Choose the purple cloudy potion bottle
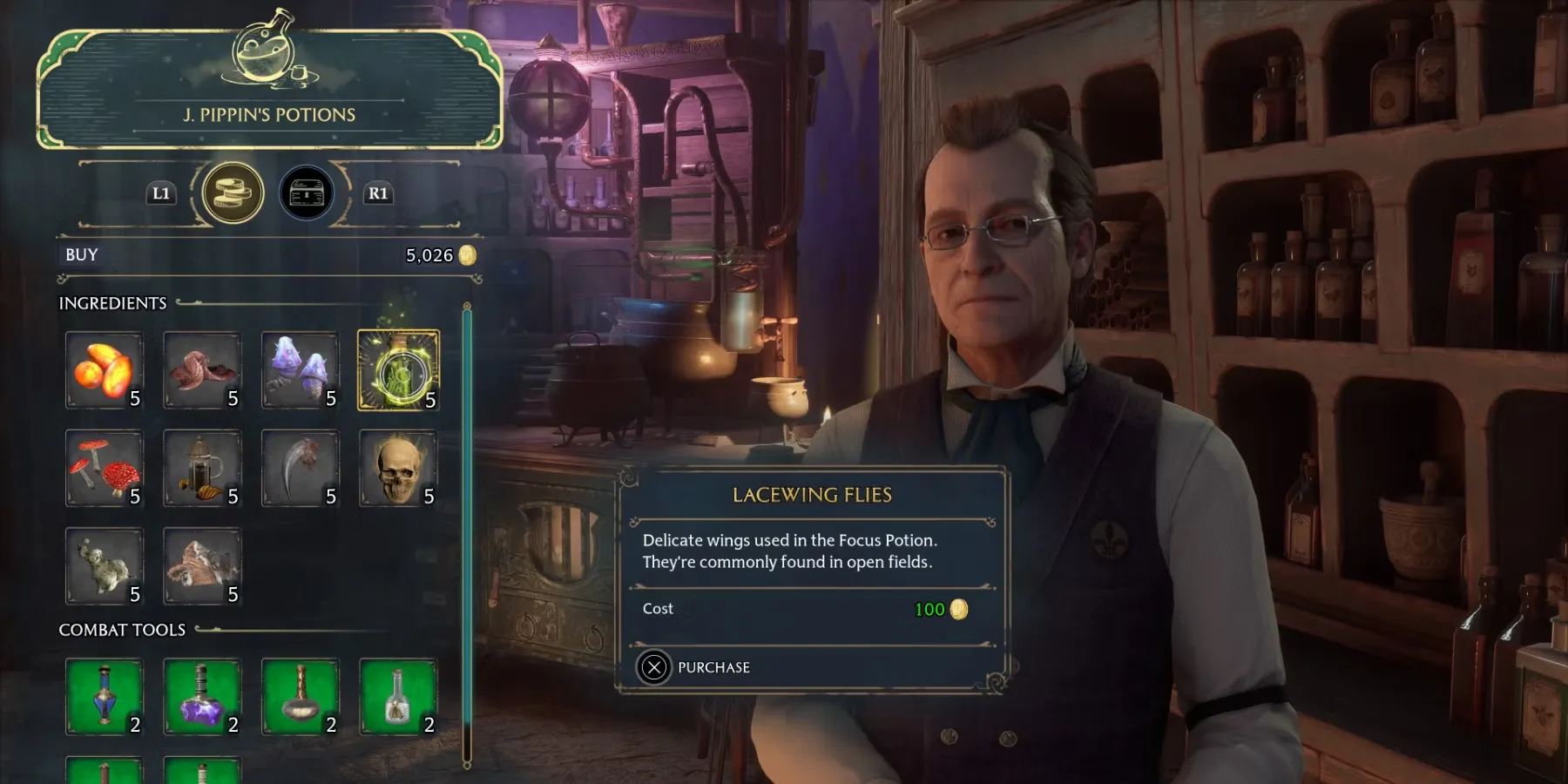The image size is (1568, 784). tap(202, 697)
